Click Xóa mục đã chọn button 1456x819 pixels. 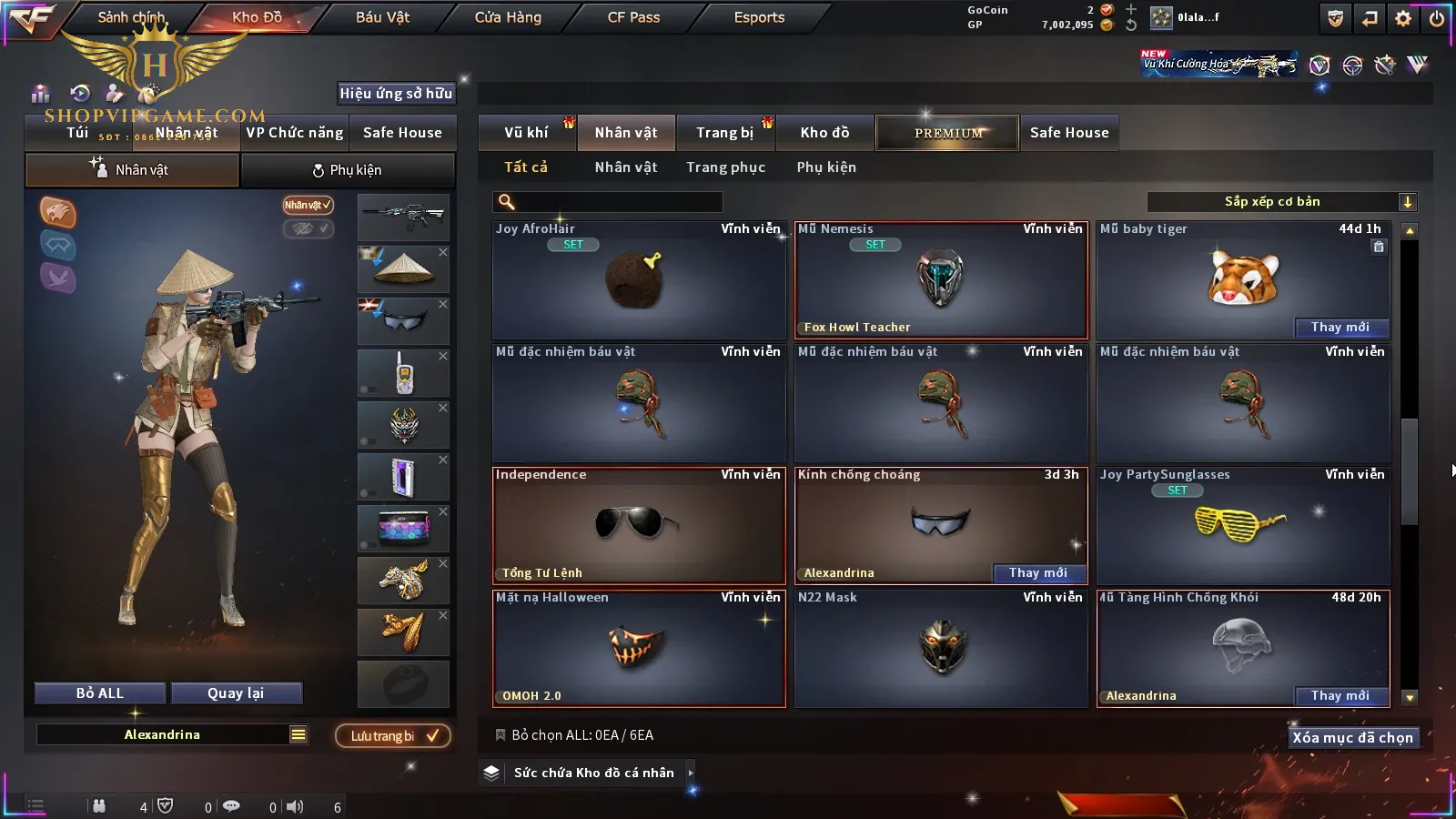coord(1352,738)
